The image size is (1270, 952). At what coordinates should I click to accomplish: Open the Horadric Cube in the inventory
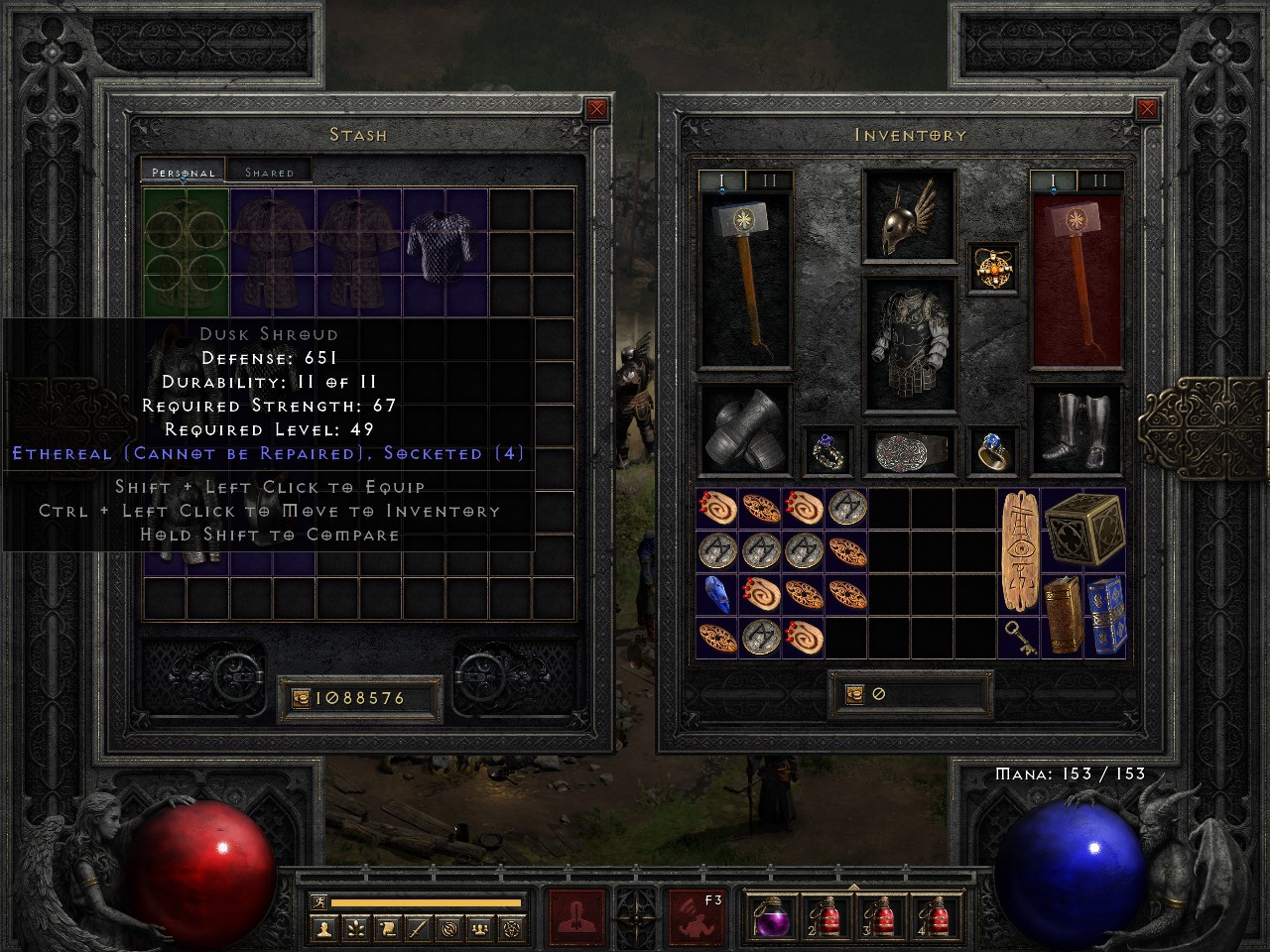1082,529
